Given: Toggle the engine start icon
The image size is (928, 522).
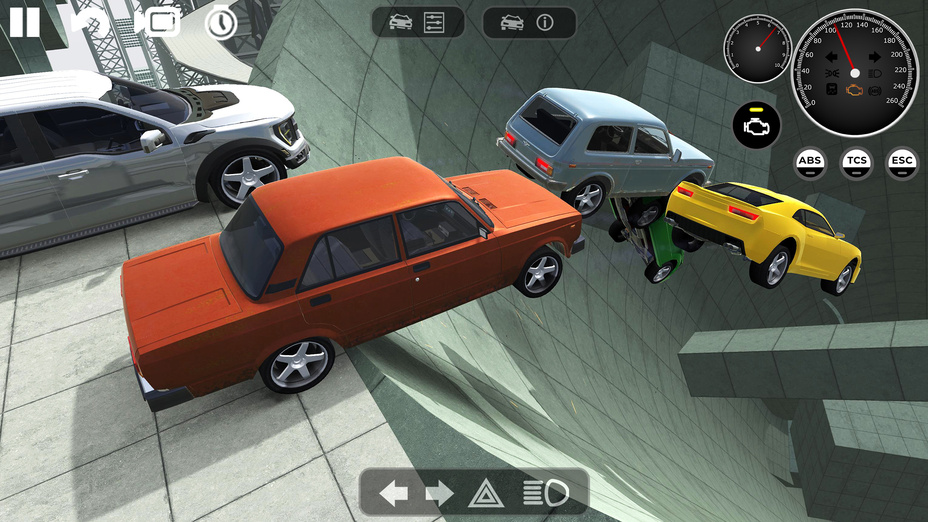Looking at the screenshot, I should pos(756,123).
